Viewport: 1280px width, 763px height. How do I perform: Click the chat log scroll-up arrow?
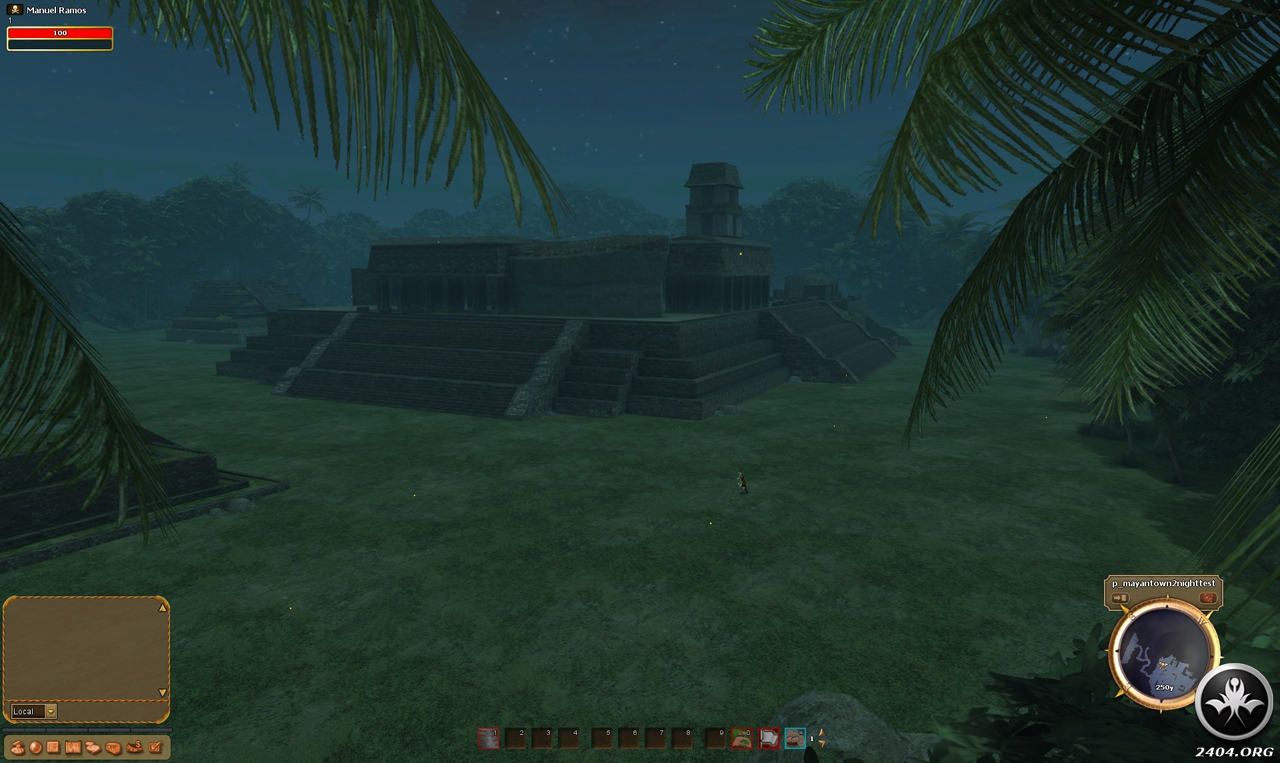click(163, 607)
